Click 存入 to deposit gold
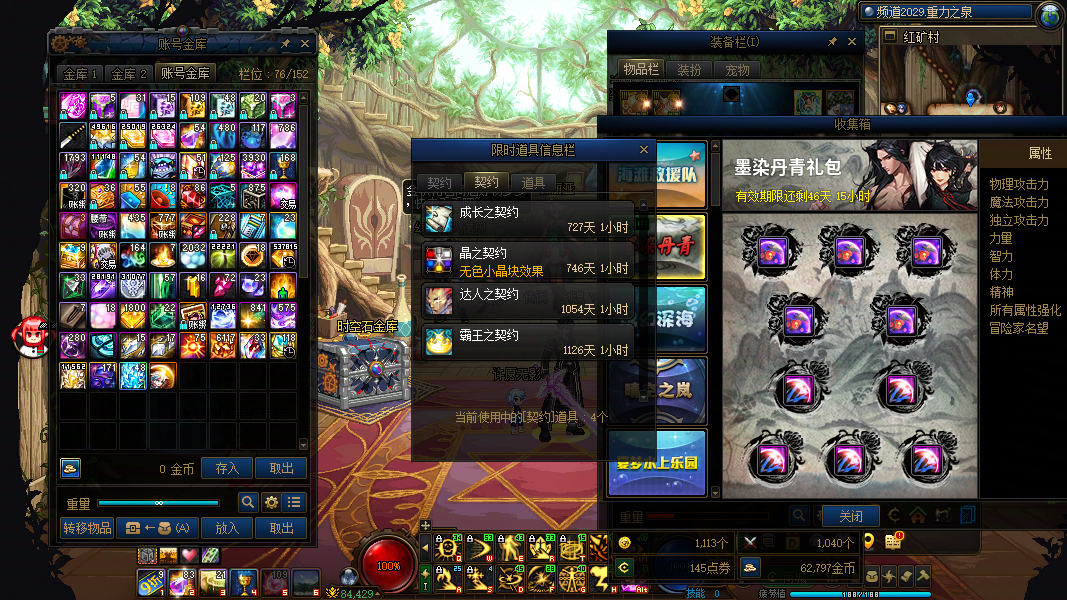Screen dimensions: 1067x600 pyautogui.click(x=227, y=468)
